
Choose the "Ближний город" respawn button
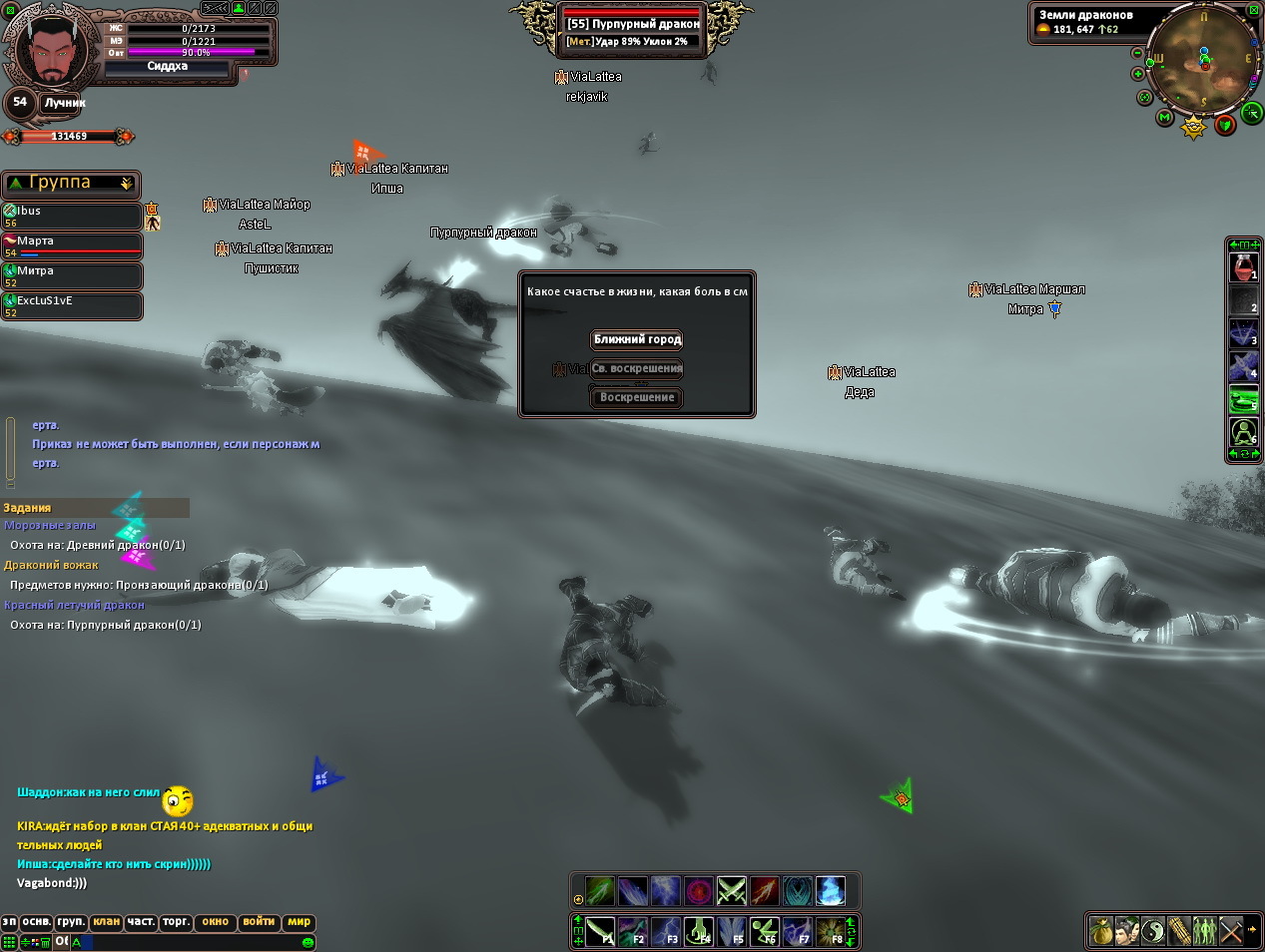[637, 339]
